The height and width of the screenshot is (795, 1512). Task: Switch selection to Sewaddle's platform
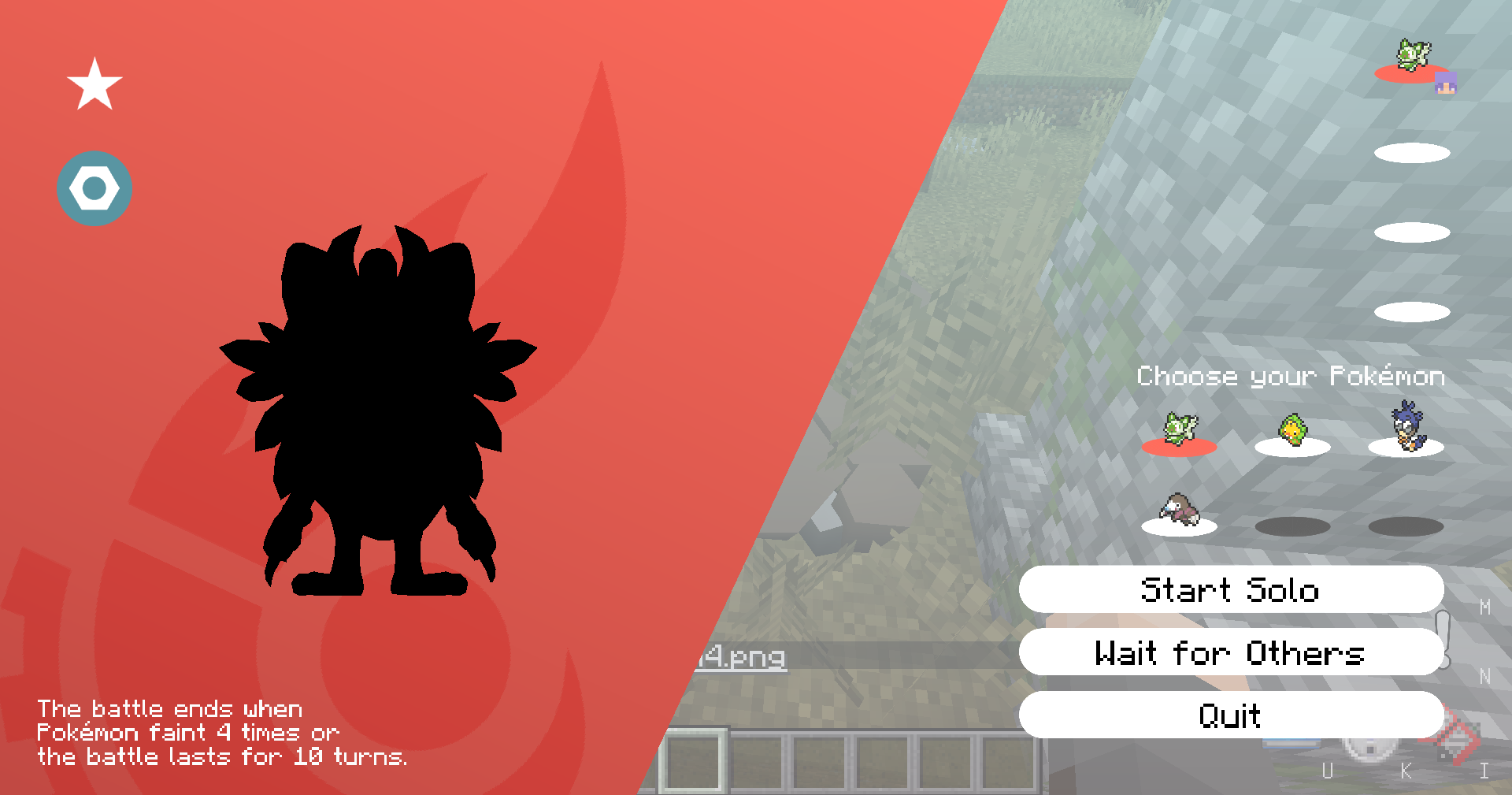coord(1294,448)
